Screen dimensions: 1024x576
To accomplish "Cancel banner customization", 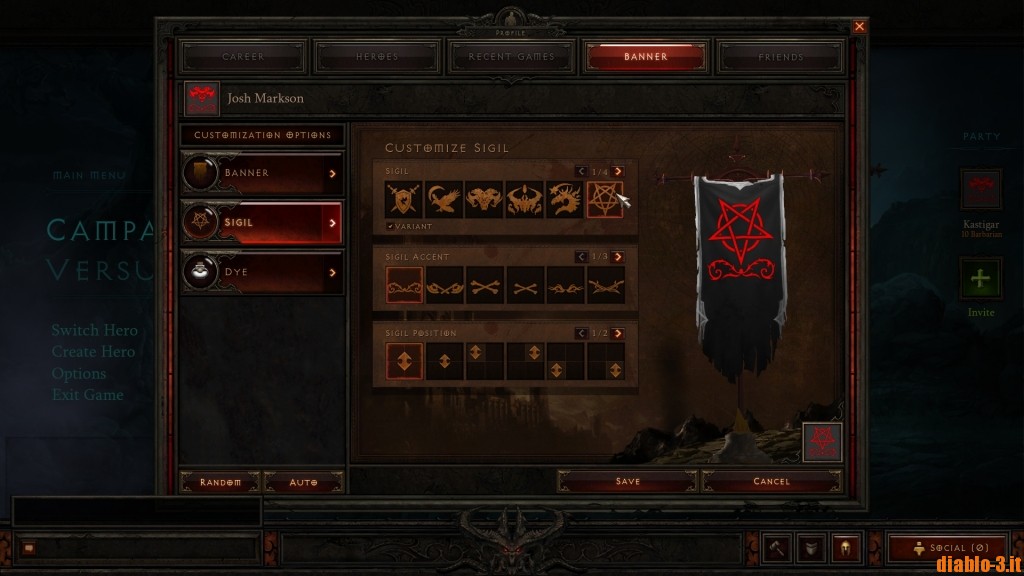I will (x=771, y=482).
